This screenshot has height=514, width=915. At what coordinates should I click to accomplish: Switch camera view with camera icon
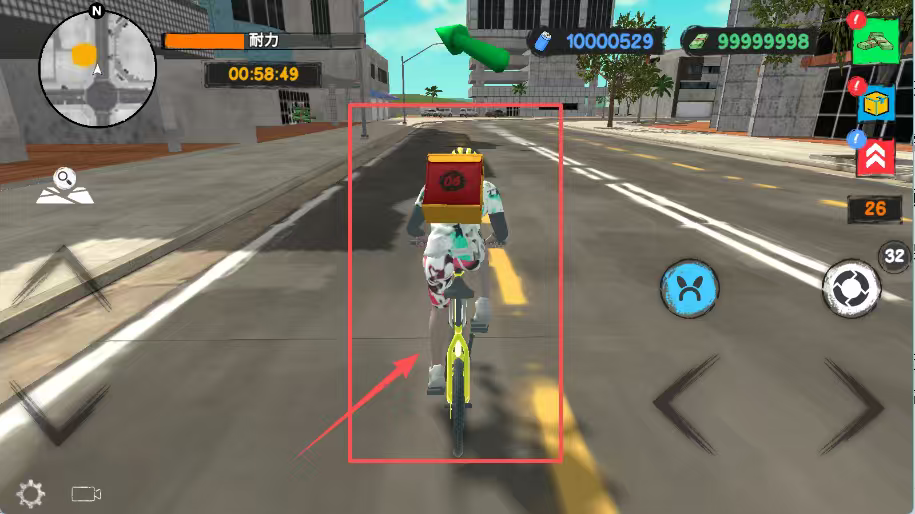coord(87,493)
